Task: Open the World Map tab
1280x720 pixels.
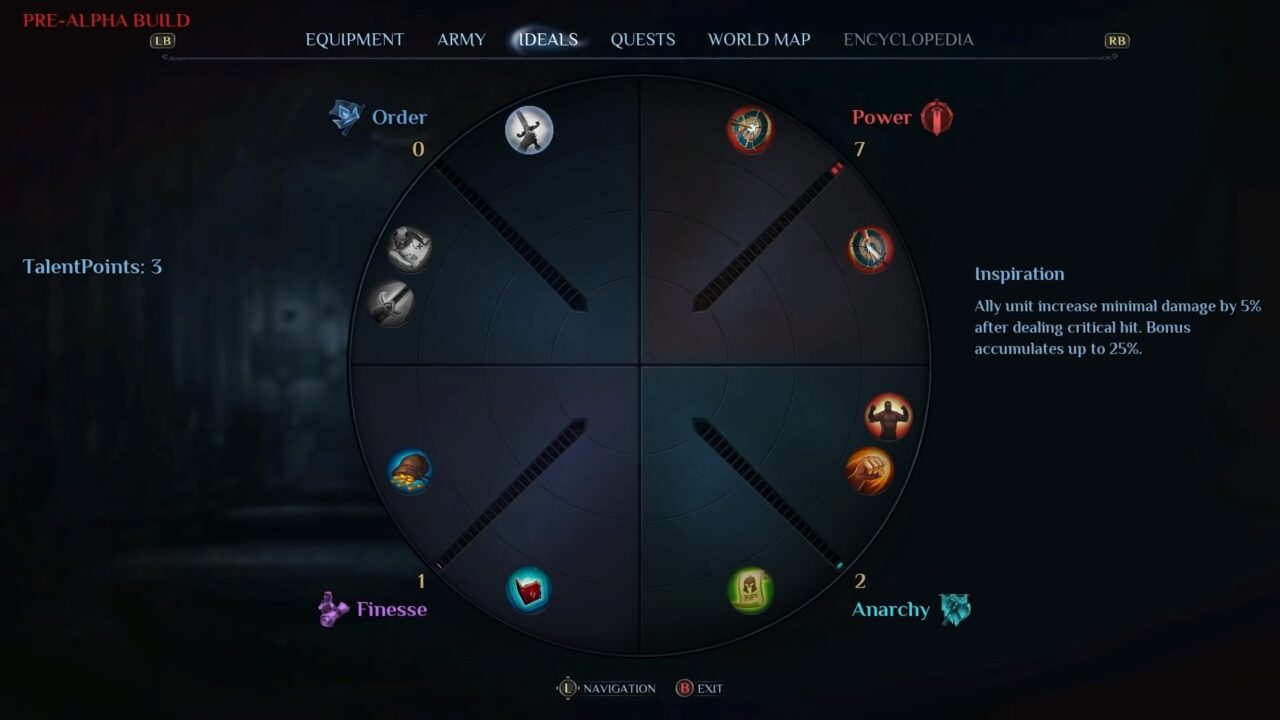Action: 759,40
